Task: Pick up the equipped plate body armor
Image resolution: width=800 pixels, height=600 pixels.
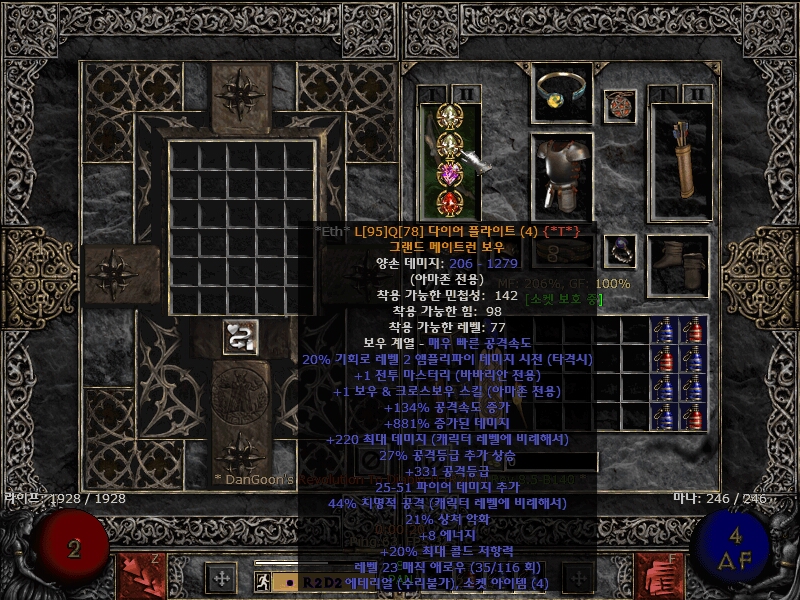Action: [561, 174]
